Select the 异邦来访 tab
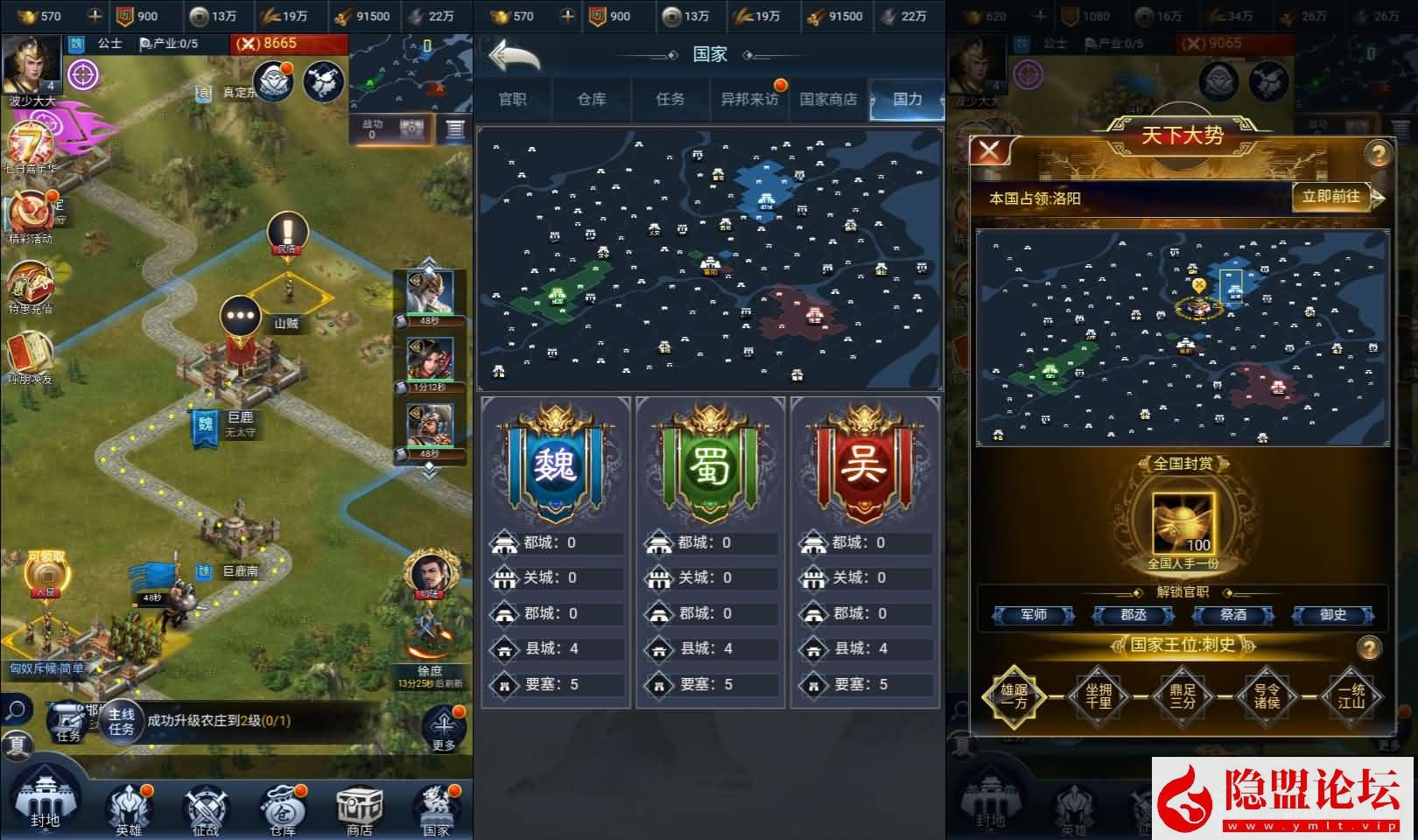 click(748, 100)
